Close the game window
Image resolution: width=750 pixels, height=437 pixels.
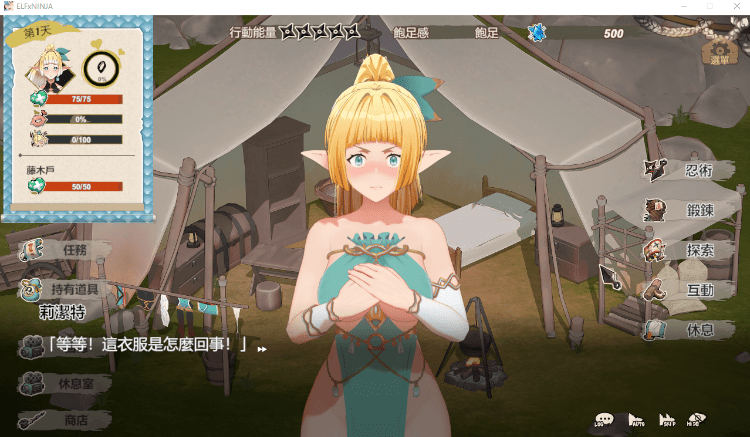pyautogui.click(x=737, y=6)
